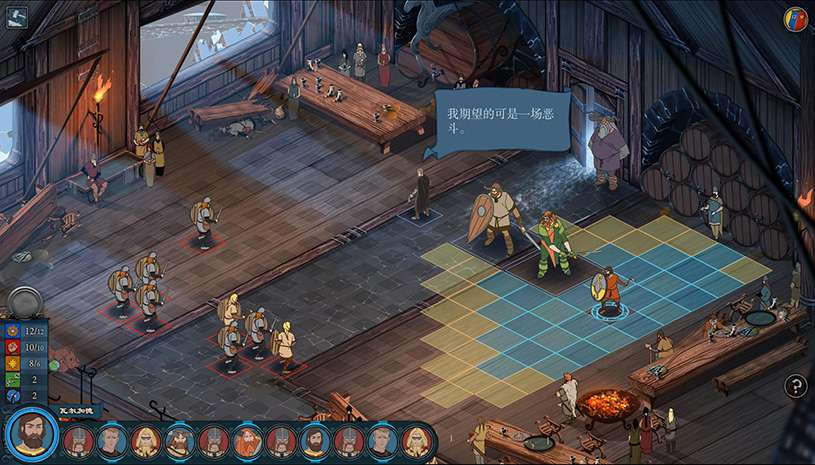Image resolution: width=815 pixels, height=465 pixels.
Task: Open the help question mark button
Action: [x=795, y=386]
